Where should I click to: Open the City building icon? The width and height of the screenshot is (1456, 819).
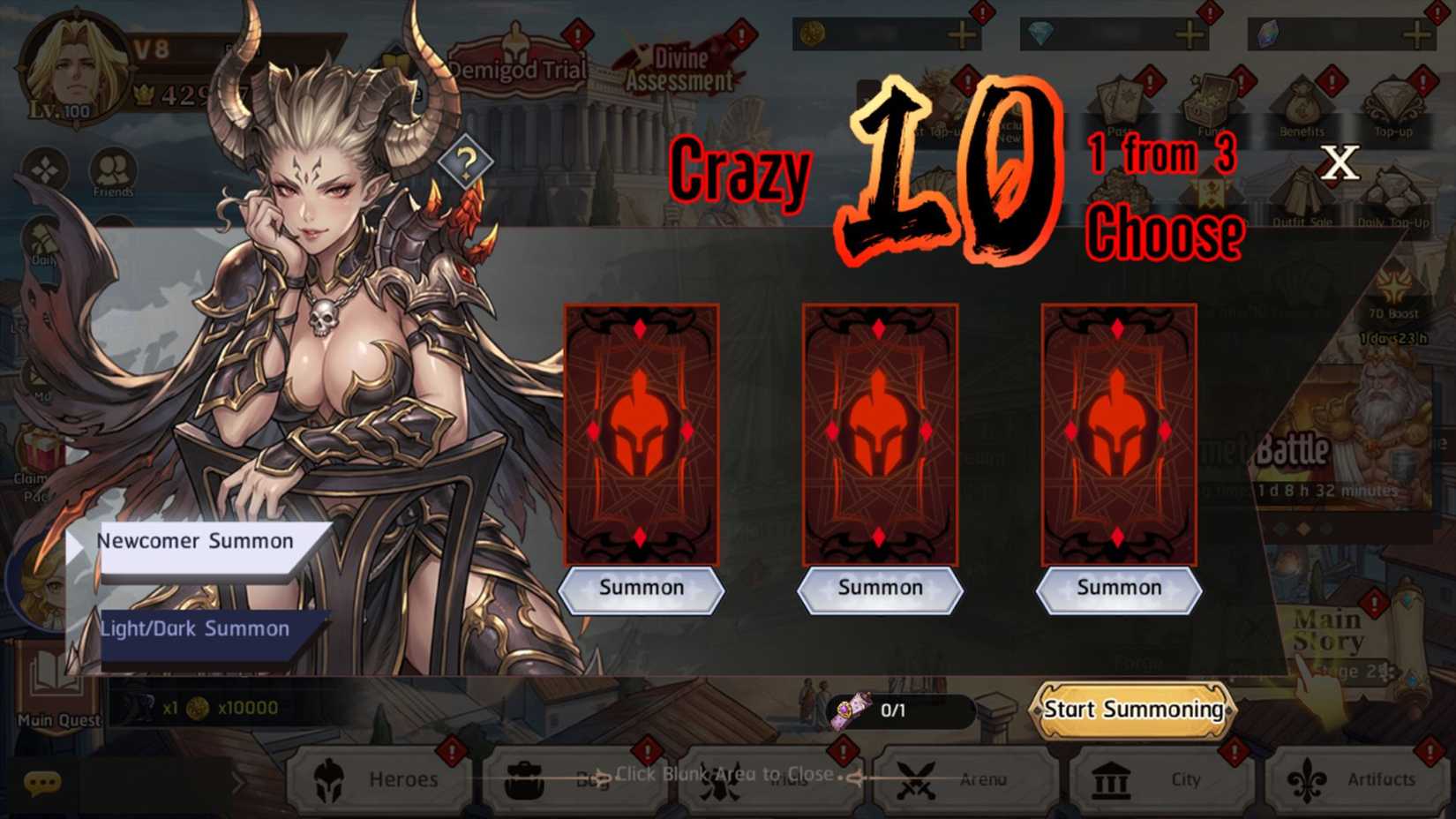pyautogui.click(x=1109, y=779)
